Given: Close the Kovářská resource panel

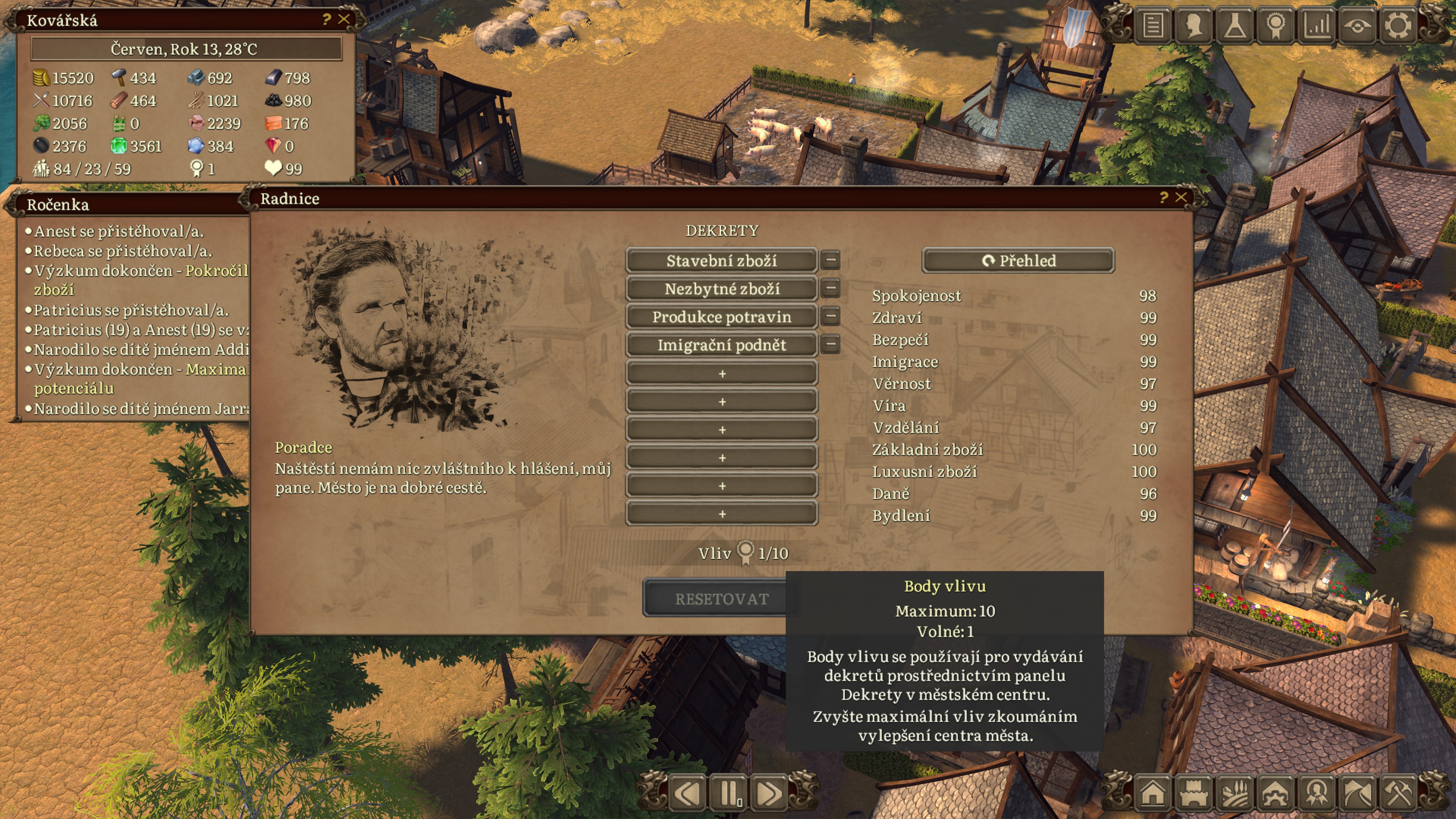Looking at the screenshot, I should (344, 19).
